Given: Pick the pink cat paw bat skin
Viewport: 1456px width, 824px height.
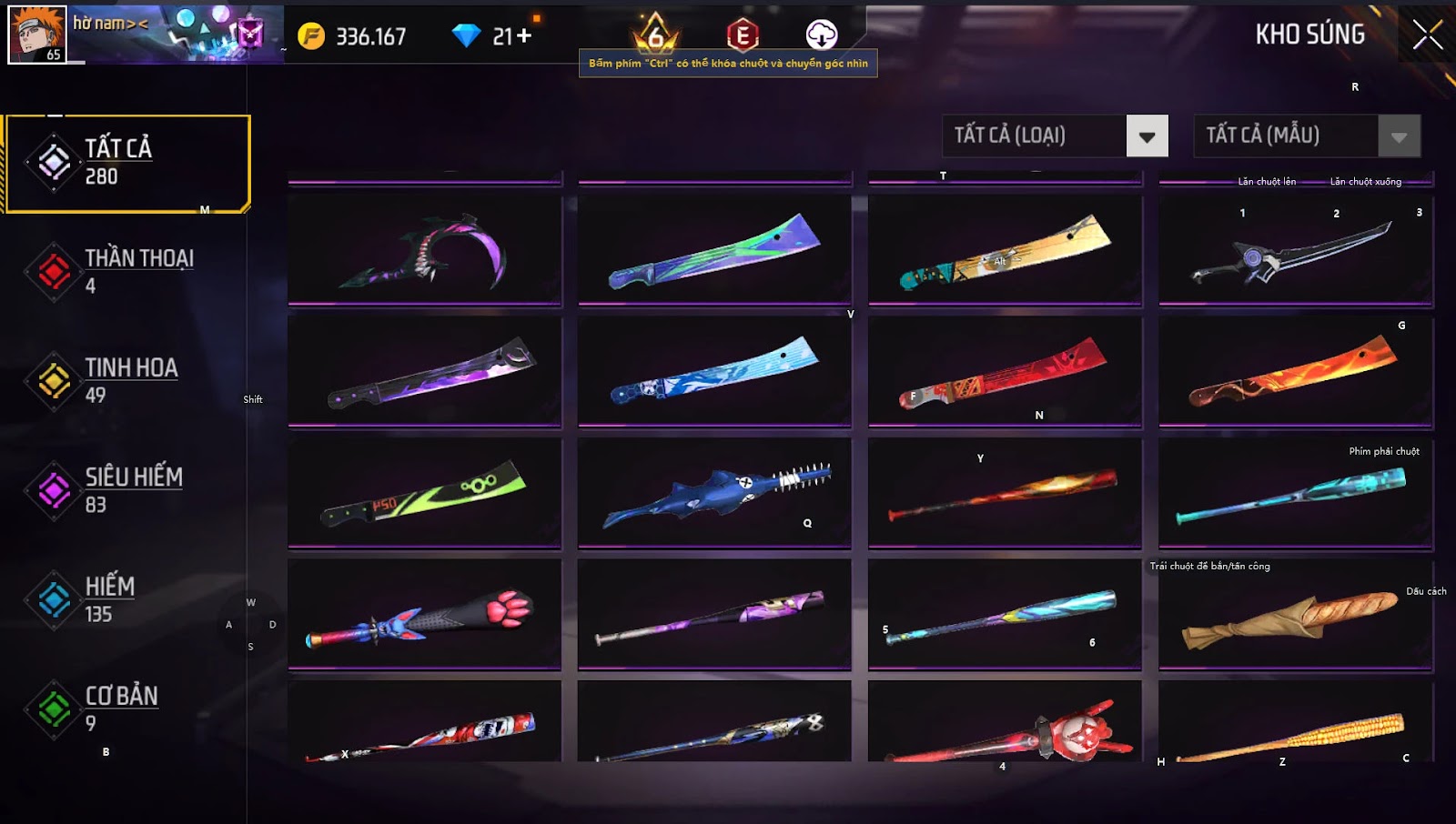Looking at the screenshot, I should click(x=425, y=616).
